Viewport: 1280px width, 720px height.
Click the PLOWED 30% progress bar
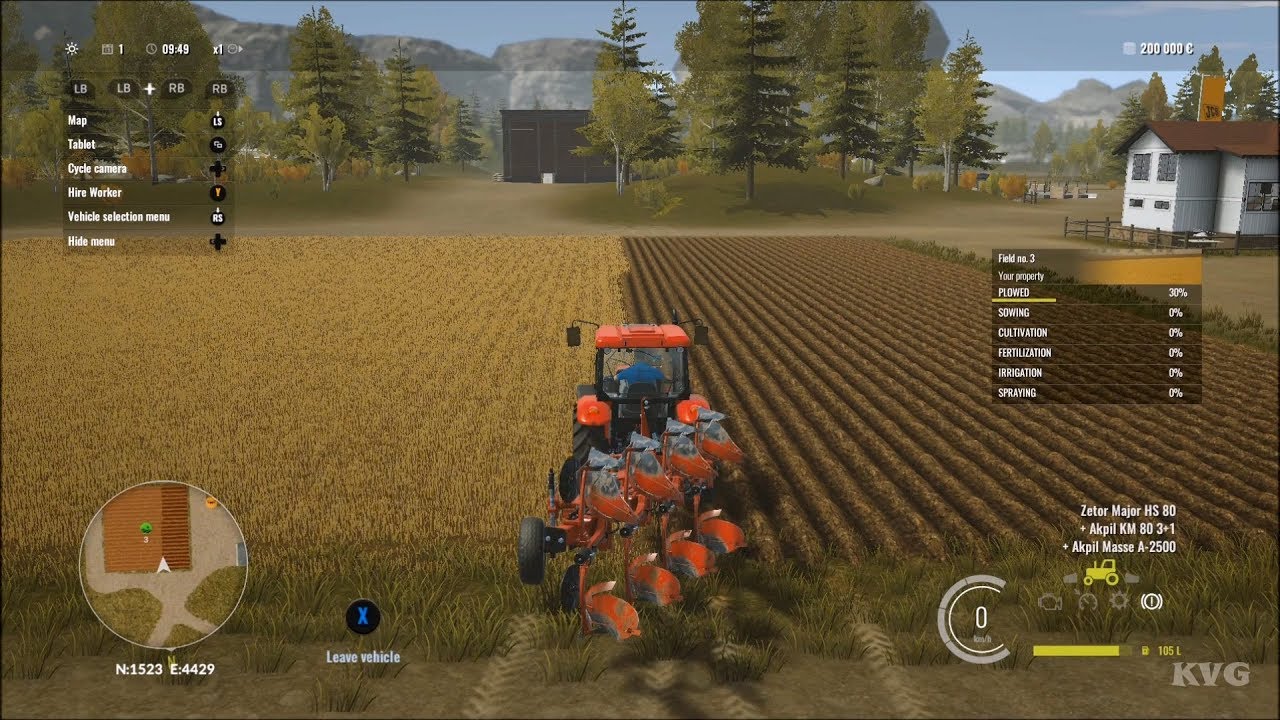pyautogui.click(x=1092, y=293)
